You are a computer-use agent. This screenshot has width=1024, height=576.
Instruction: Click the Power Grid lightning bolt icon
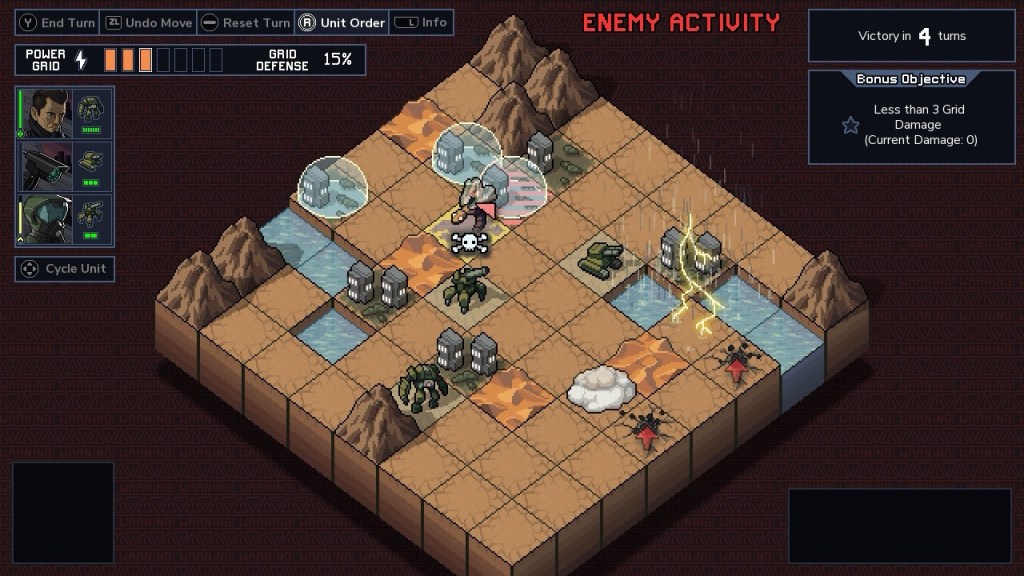[82, 60]
